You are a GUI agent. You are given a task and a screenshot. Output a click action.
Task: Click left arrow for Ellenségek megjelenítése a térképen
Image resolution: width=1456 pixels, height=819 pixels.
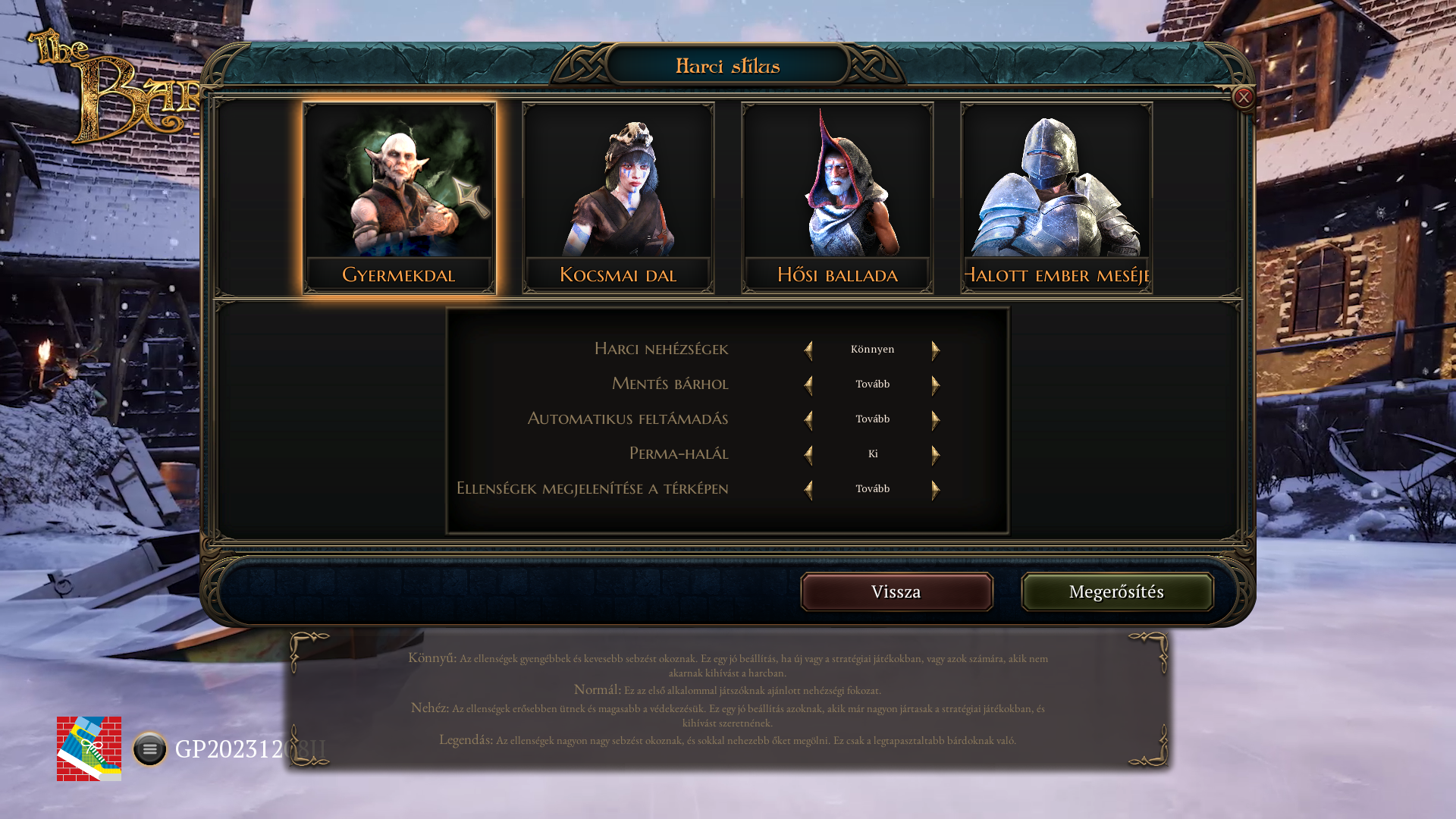pos(808,489)
